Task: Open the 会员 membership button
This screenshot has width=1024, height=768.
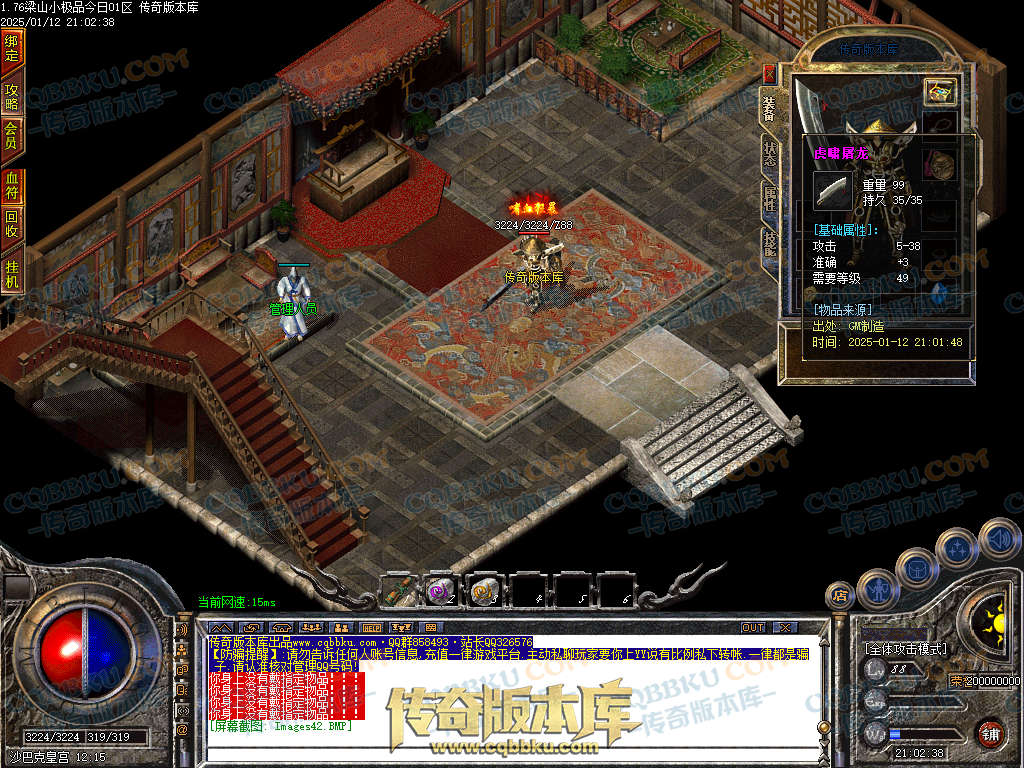Action: [12, 135]
